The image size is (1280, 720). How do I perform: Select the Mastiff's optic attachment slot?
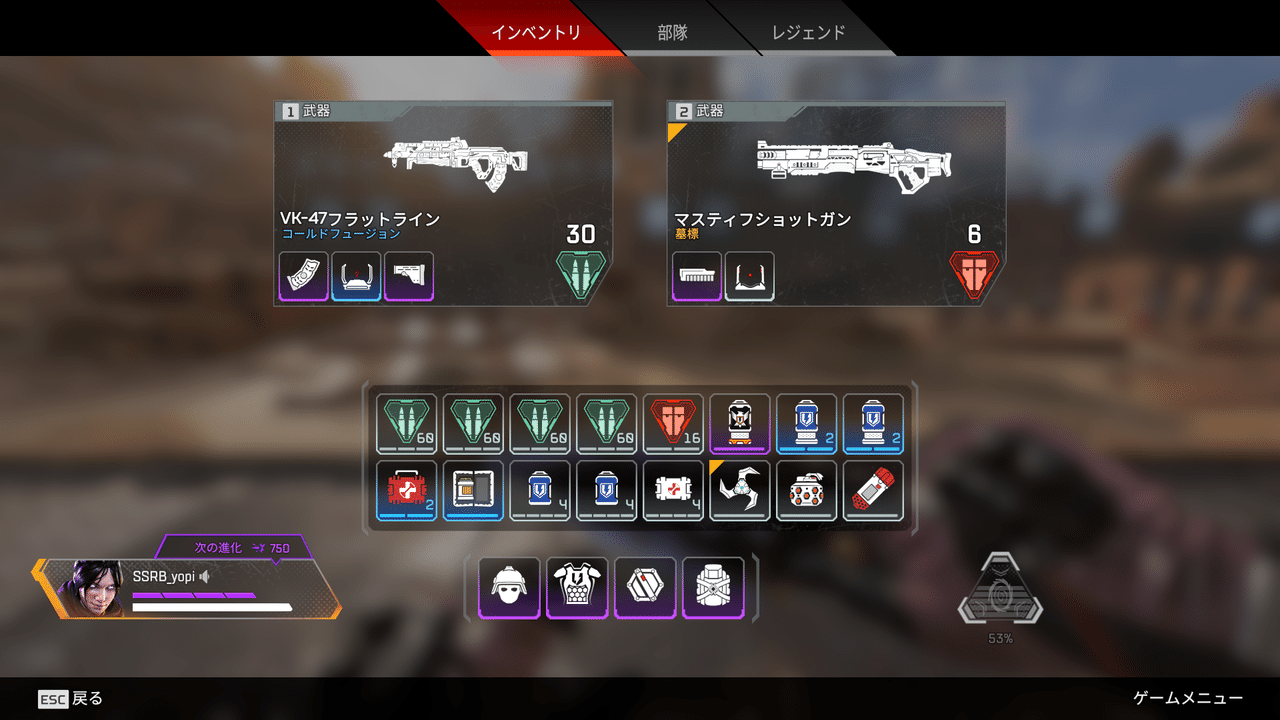[749, 277]
